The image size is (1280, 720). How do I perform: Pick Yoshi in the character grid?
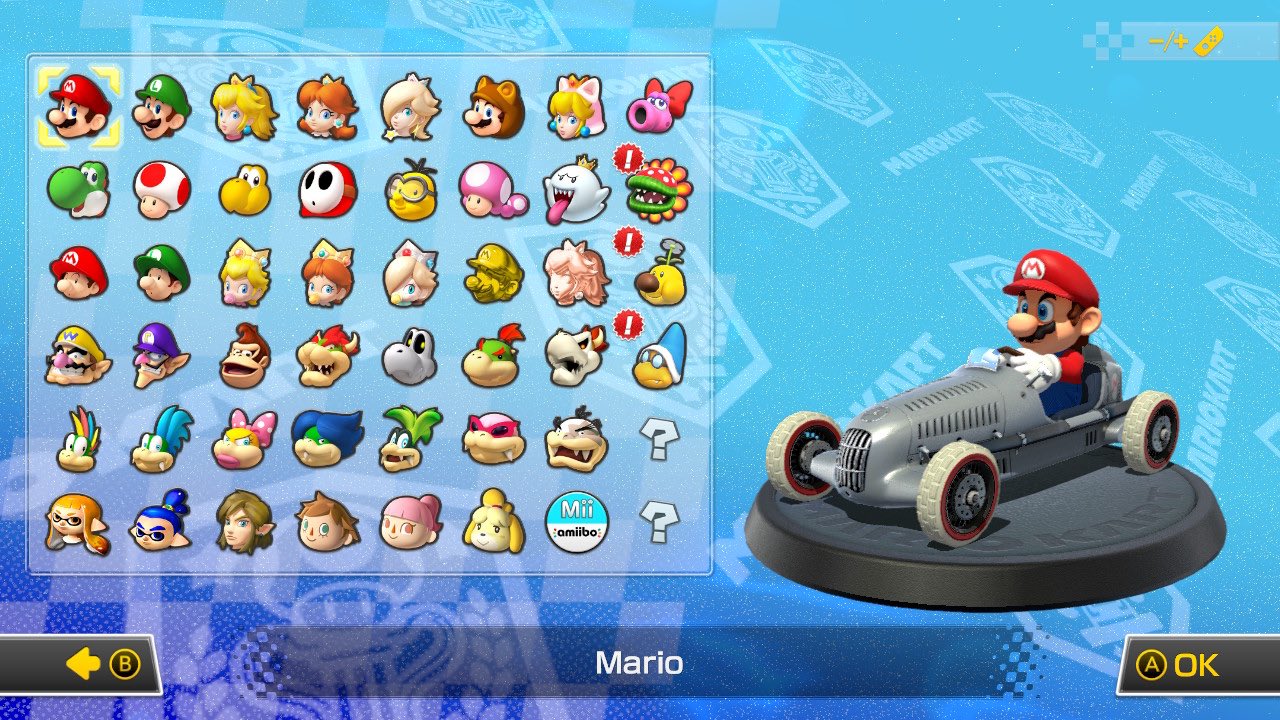tap(77, 190)
